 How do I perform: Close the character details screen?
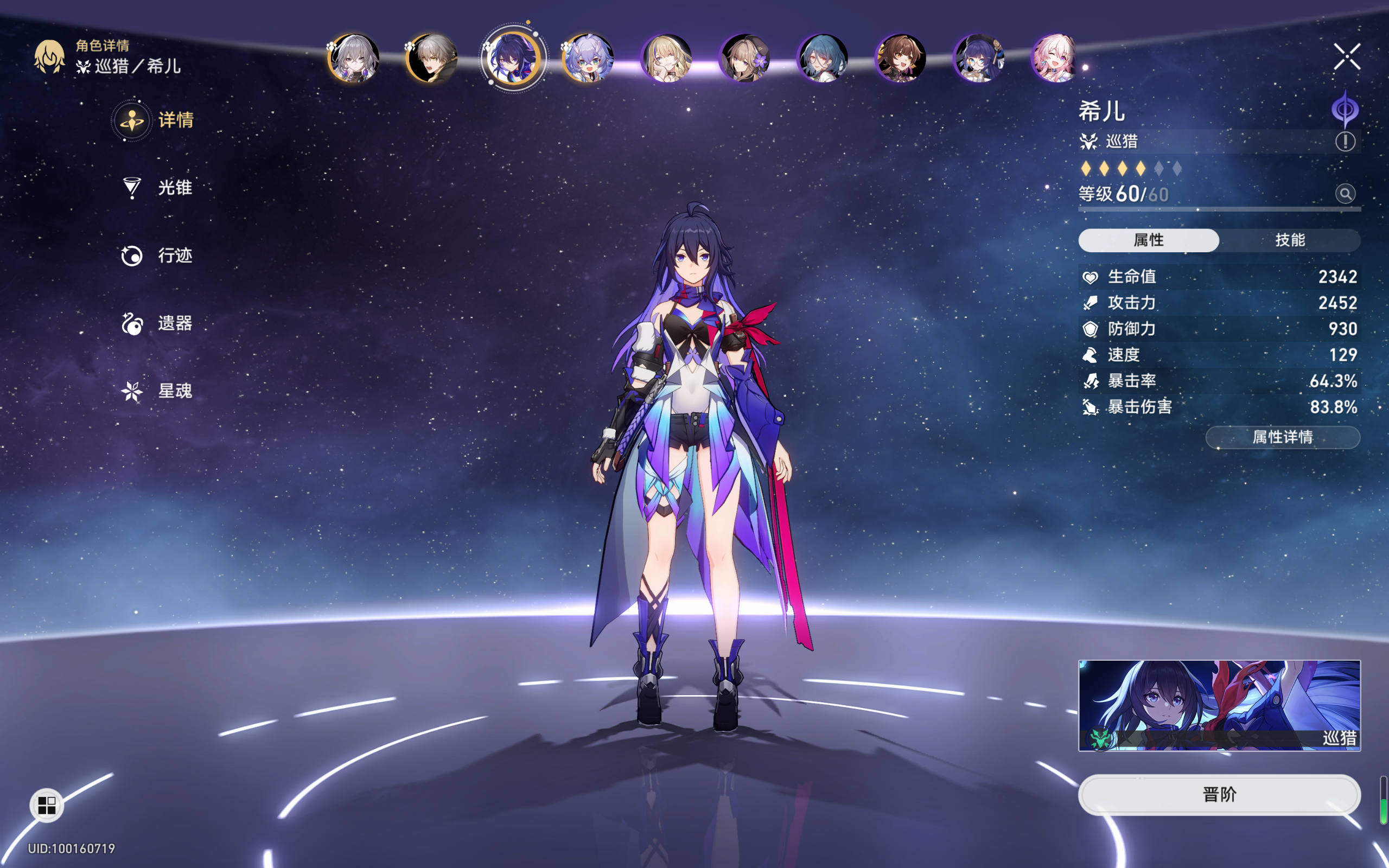coord(1347,57)
